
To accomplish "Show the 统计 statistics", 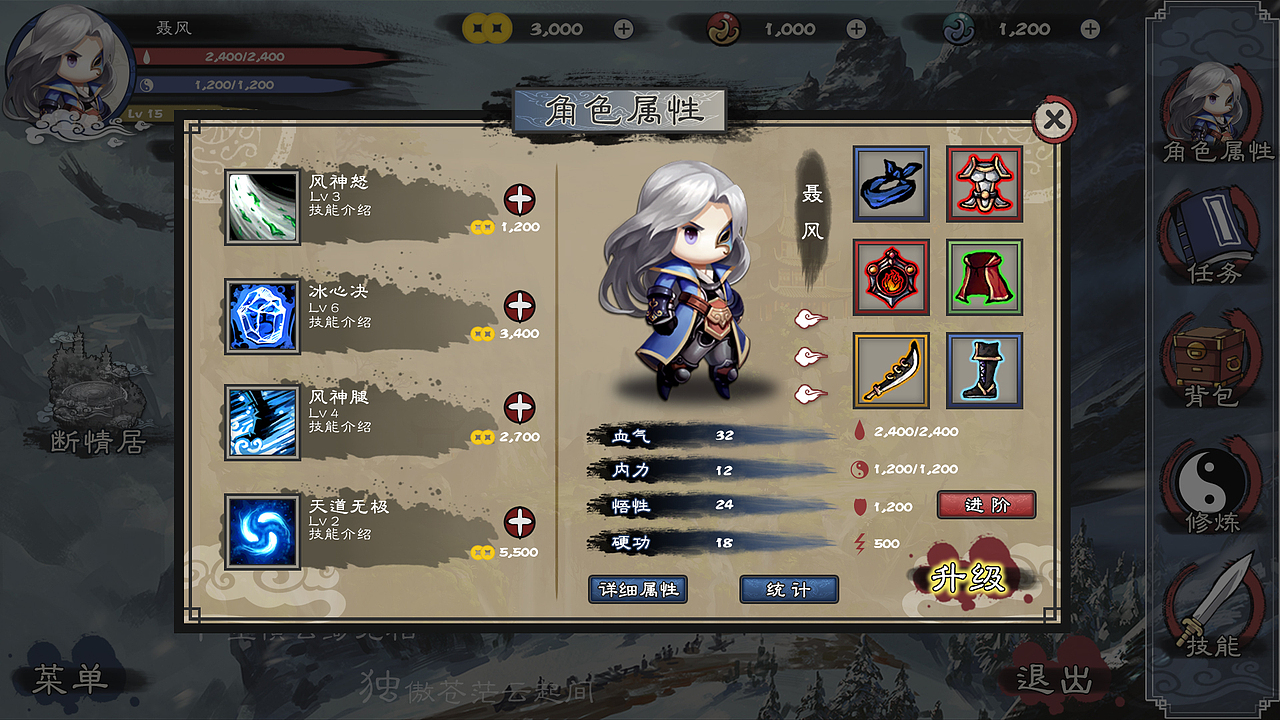I will coord(788,589).
